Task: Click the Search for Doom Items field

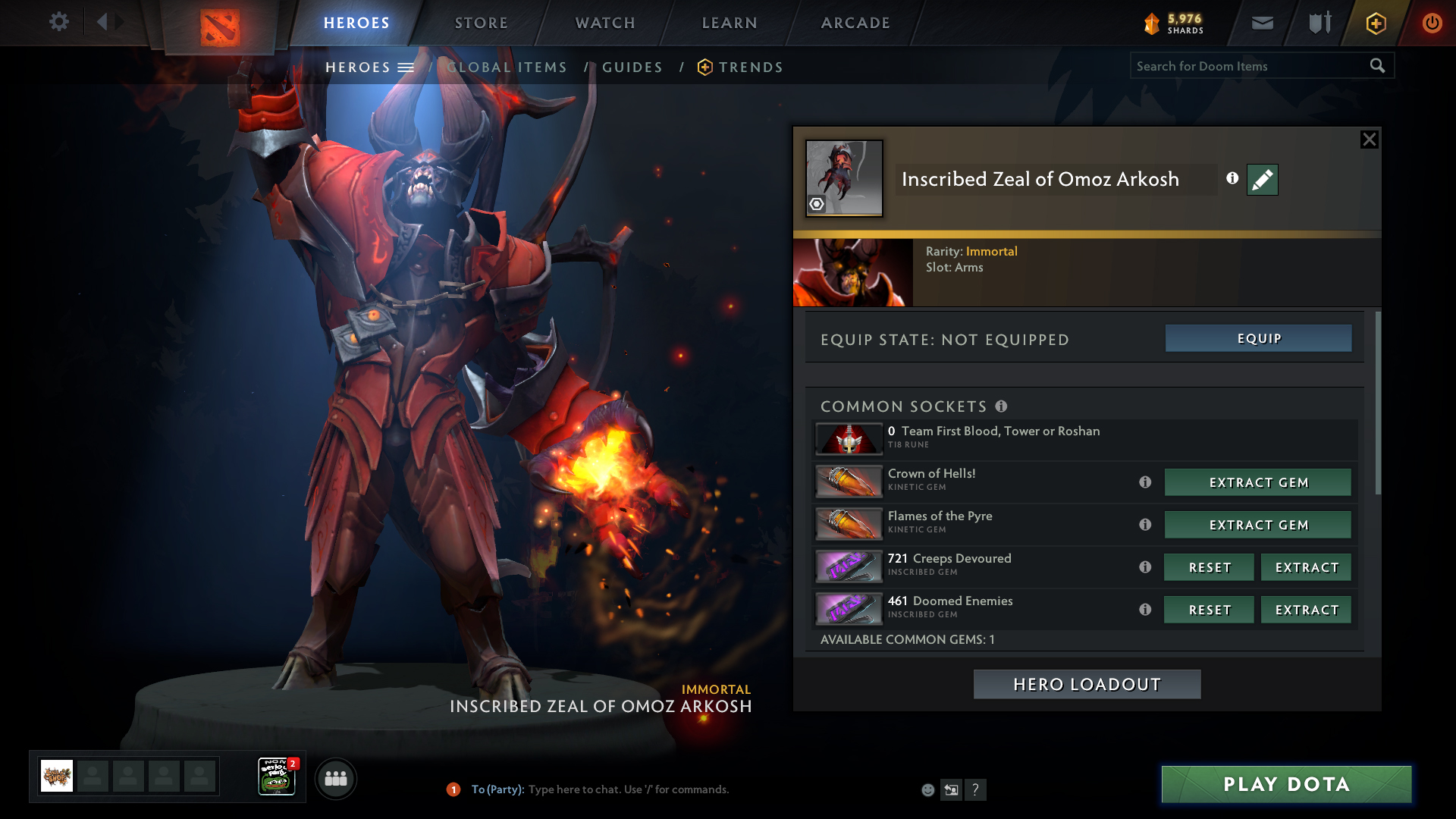Action: pos(1247,66)
